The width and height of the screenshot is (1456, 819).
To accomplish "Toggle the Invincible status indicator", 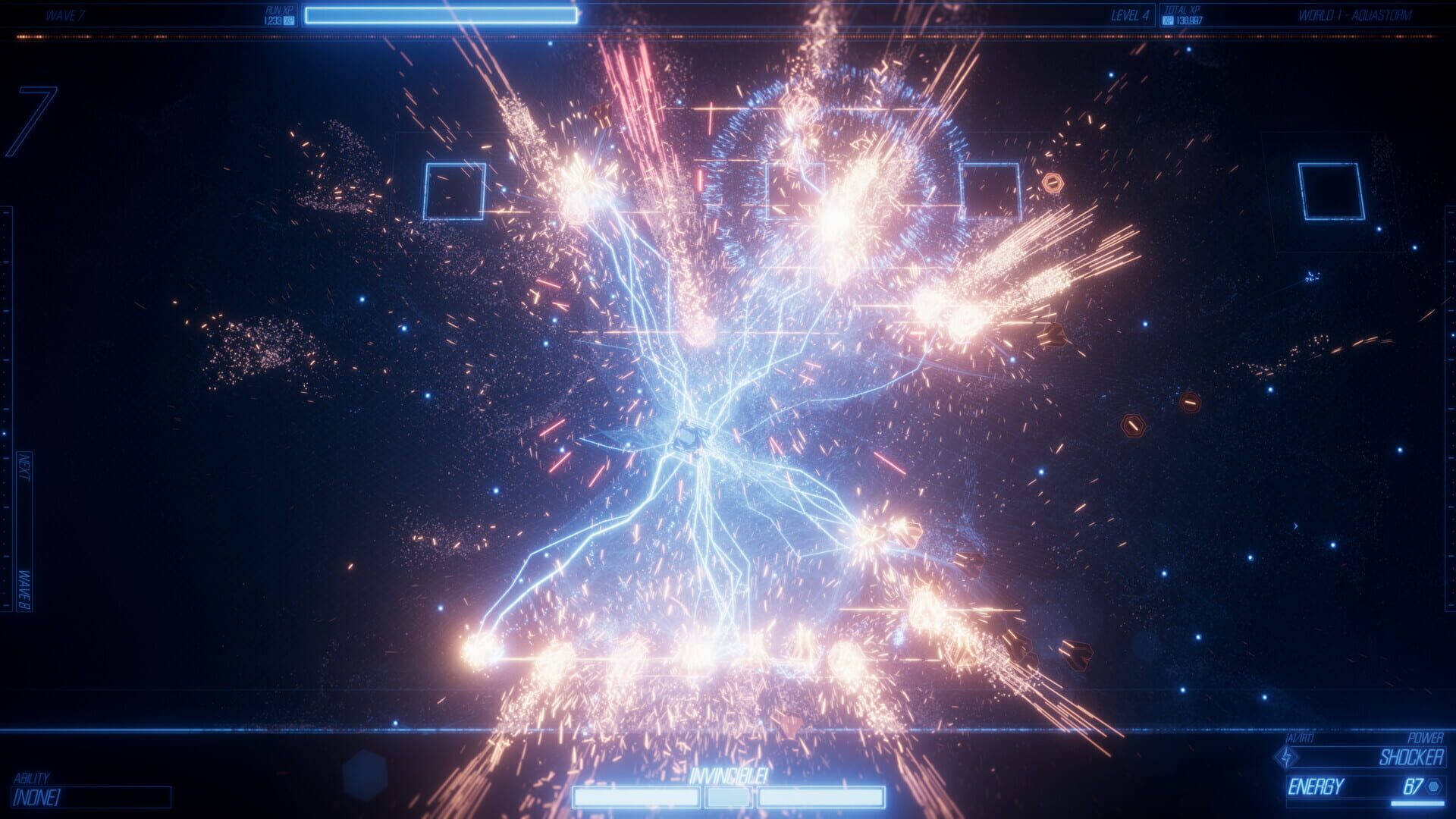I will pyautogui.click(x=730, y=775).
